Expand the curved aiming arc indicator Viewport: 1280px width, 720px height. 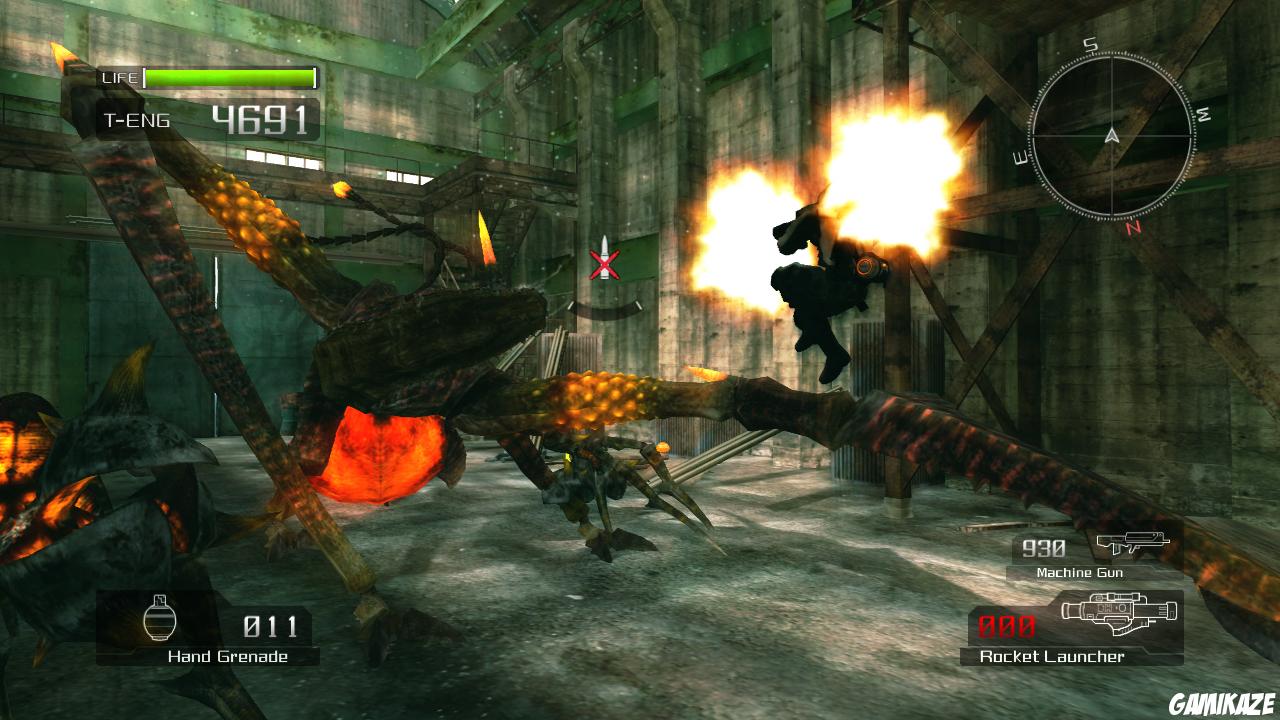(605, 311)
